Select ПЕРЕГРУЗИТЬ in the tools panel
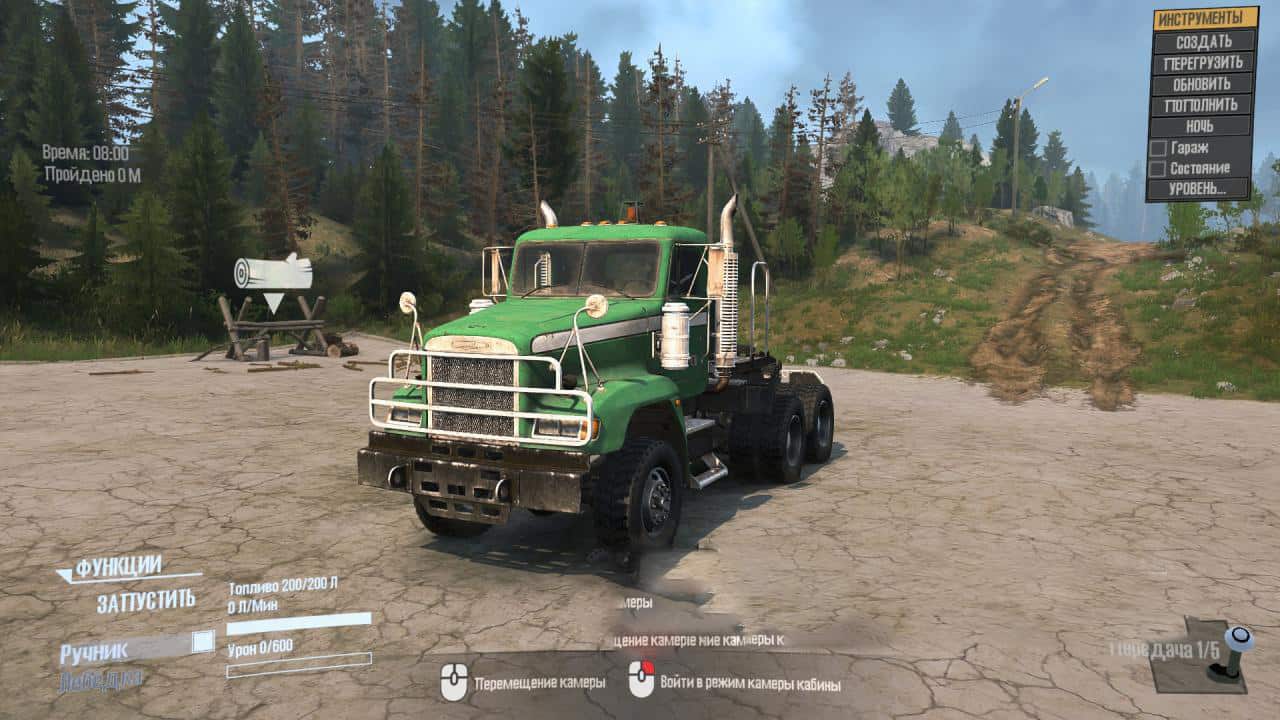This screenshot has height=720, width=1280. coord(1203,63)
